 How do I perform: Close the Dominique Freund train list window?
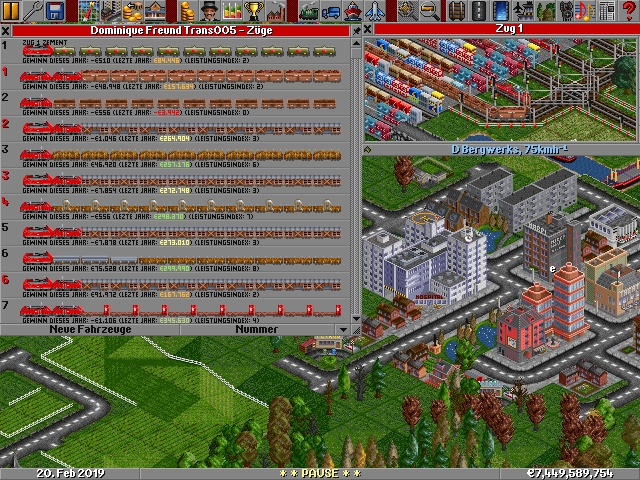pos(6,30)
